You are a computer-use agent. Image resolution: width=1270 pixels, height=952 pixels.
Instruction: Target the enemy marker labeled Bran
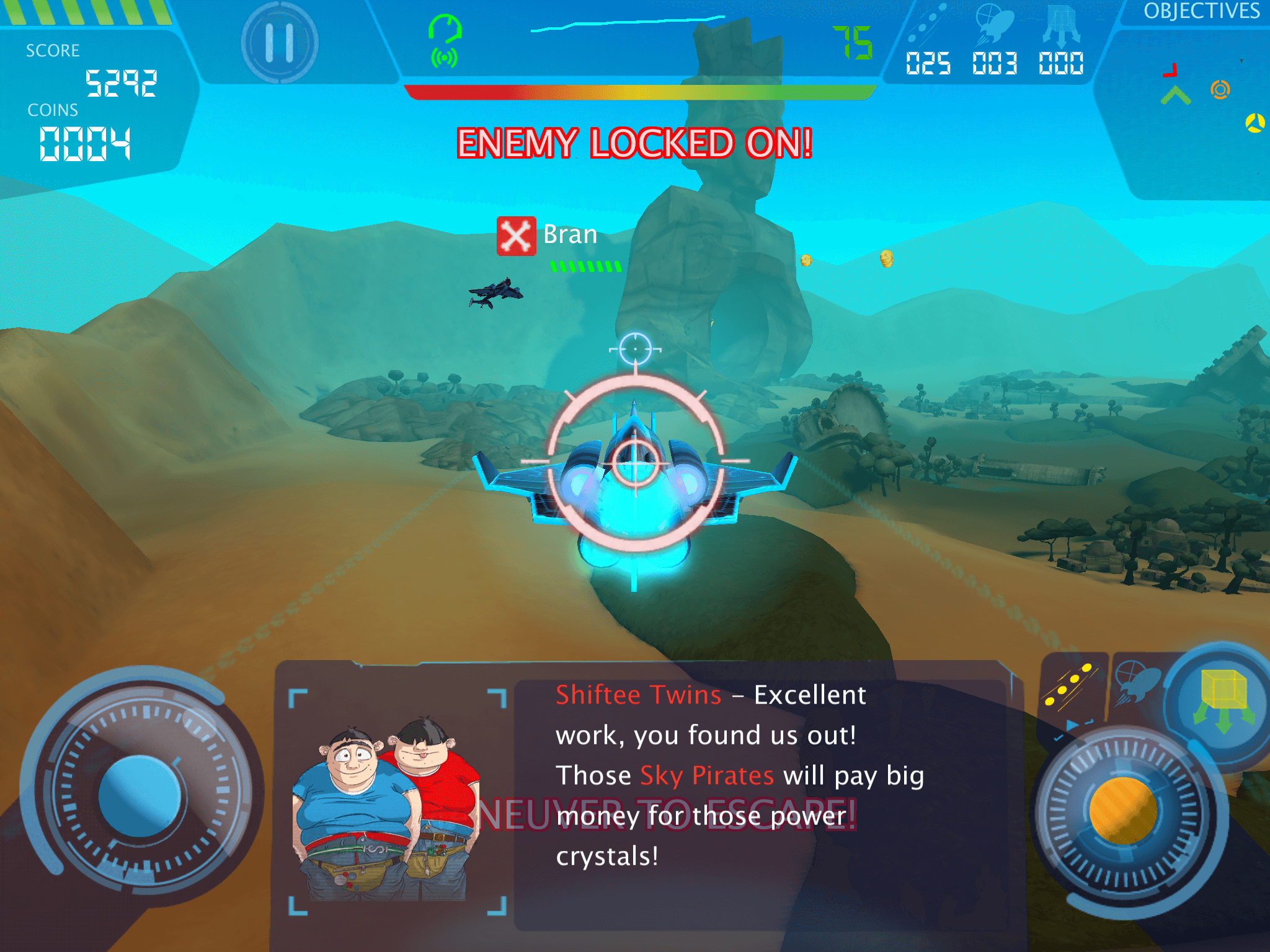tap(516, 236)
